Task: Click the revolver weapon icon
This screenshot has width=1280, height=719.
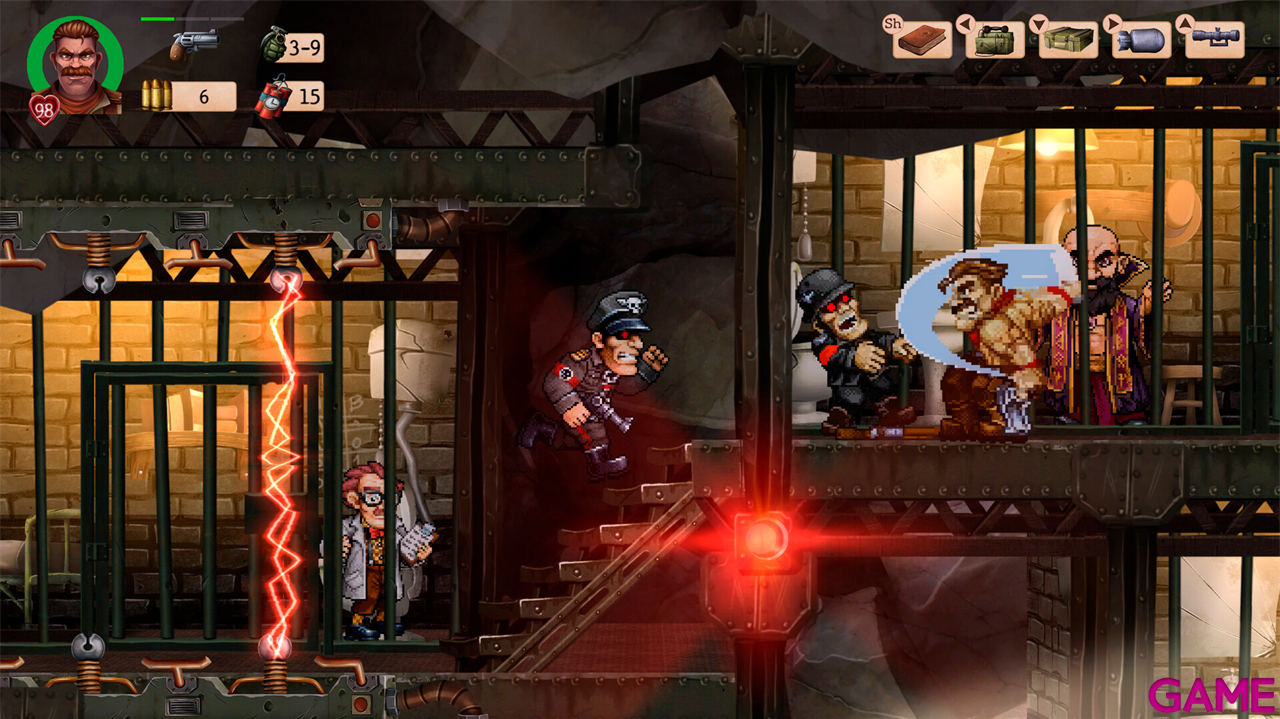Action: point(192,43)
